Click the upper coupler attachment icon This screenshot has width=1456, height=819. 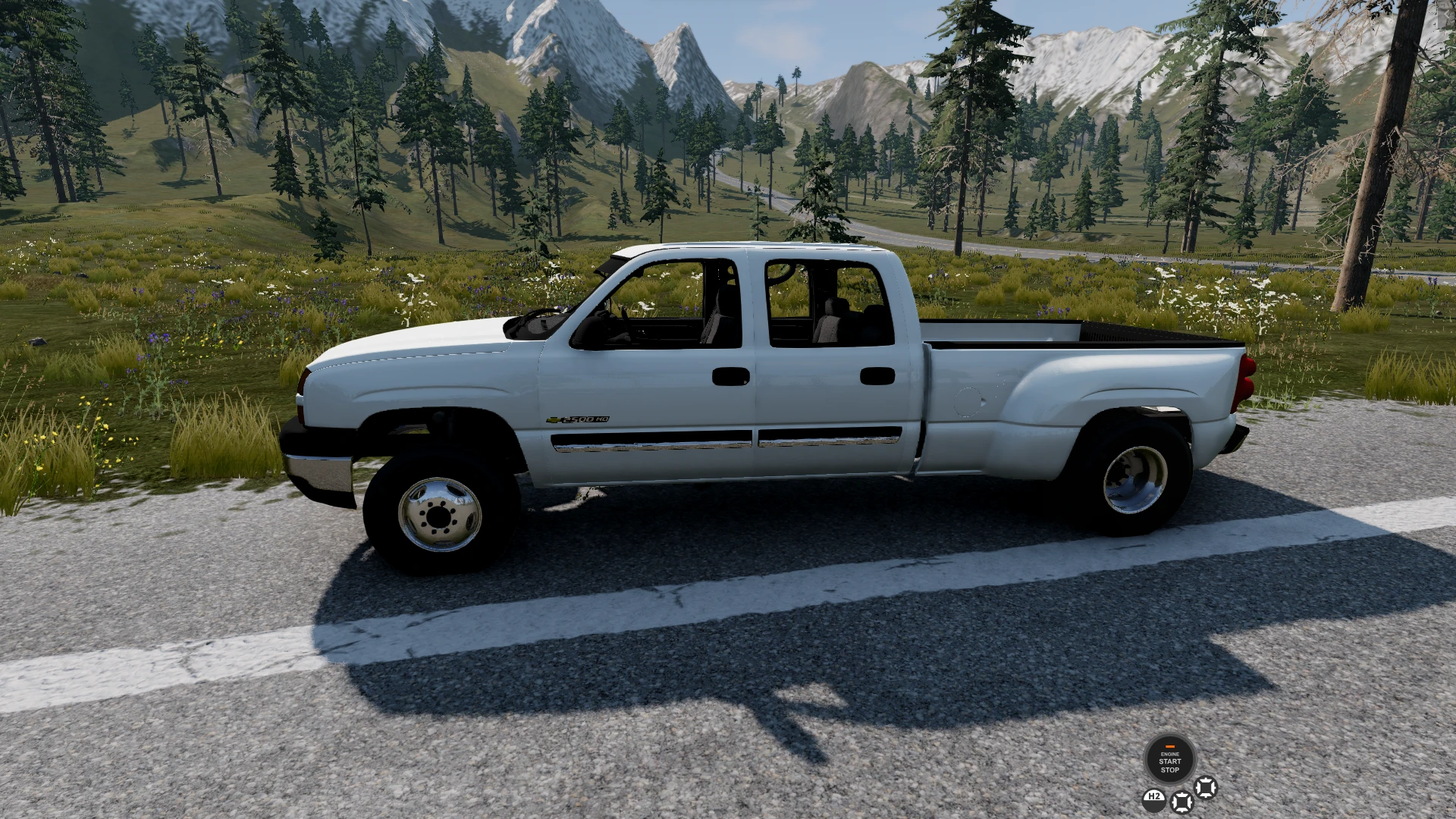[x=1206, y=789]
